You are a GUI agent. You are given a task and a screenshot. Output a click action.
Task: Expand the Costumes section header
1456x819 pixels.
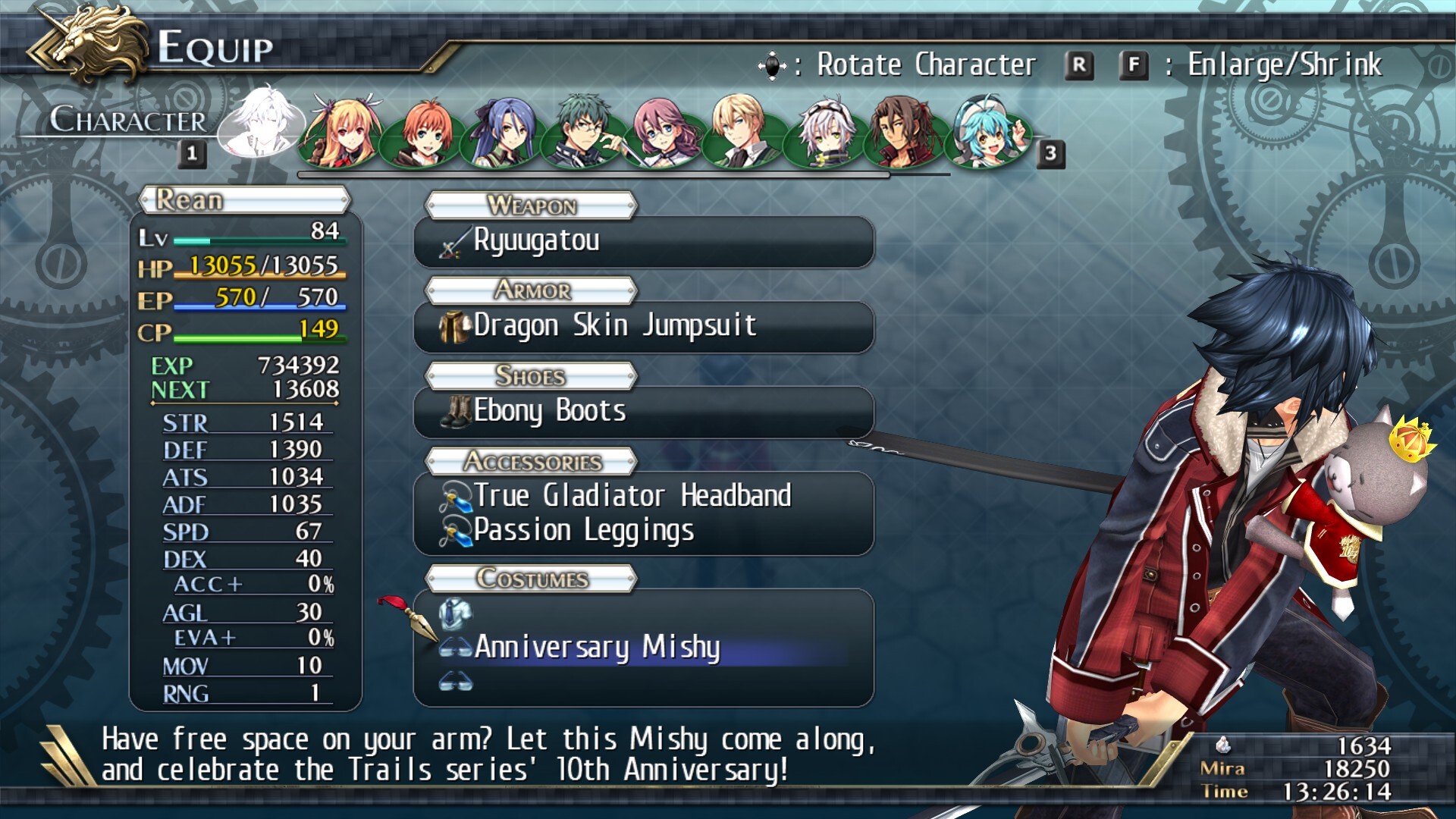(x=531, y=579)
